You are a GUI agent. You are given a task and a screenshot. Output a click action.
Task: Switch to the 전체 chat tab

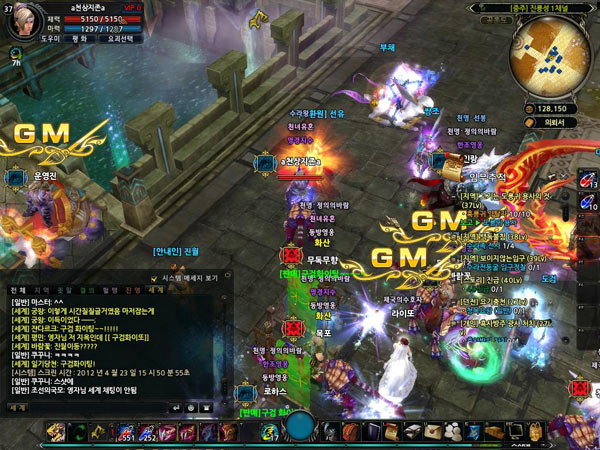point(17,289)
